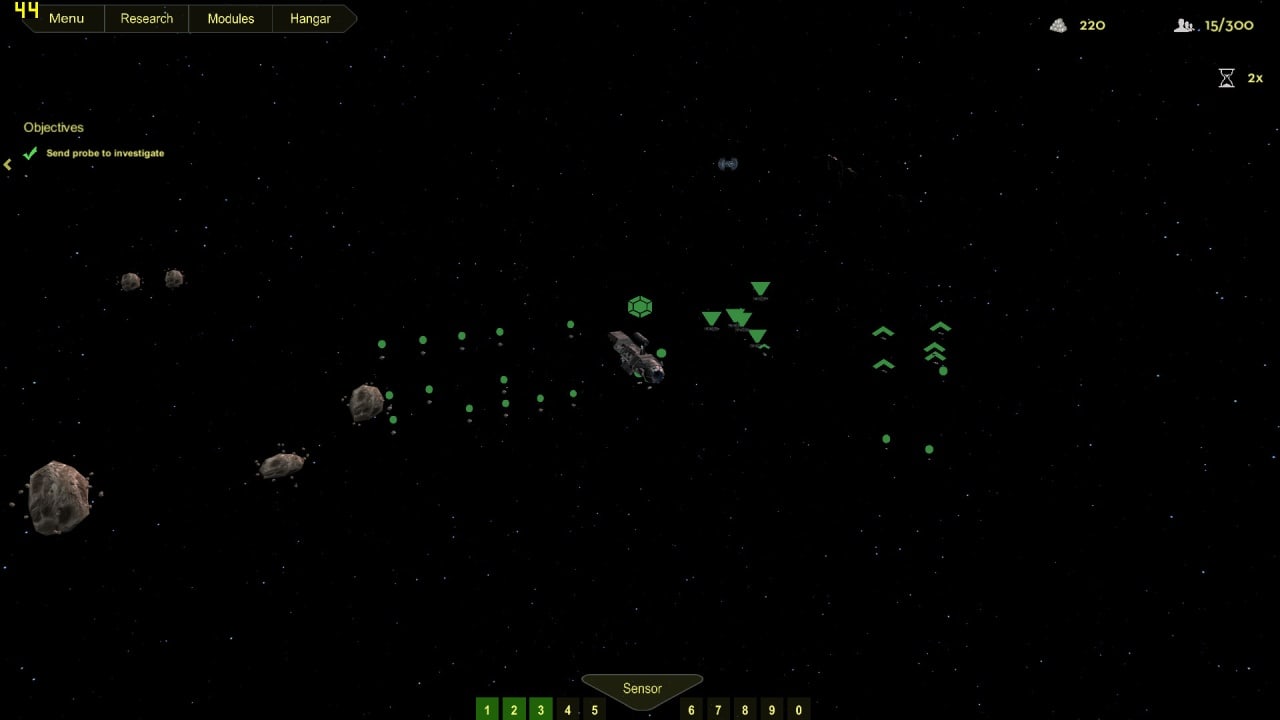Activate control group slot 8
Image resolution: width=1280 pixels, height=720 pixels.
[x=745, y=710]
